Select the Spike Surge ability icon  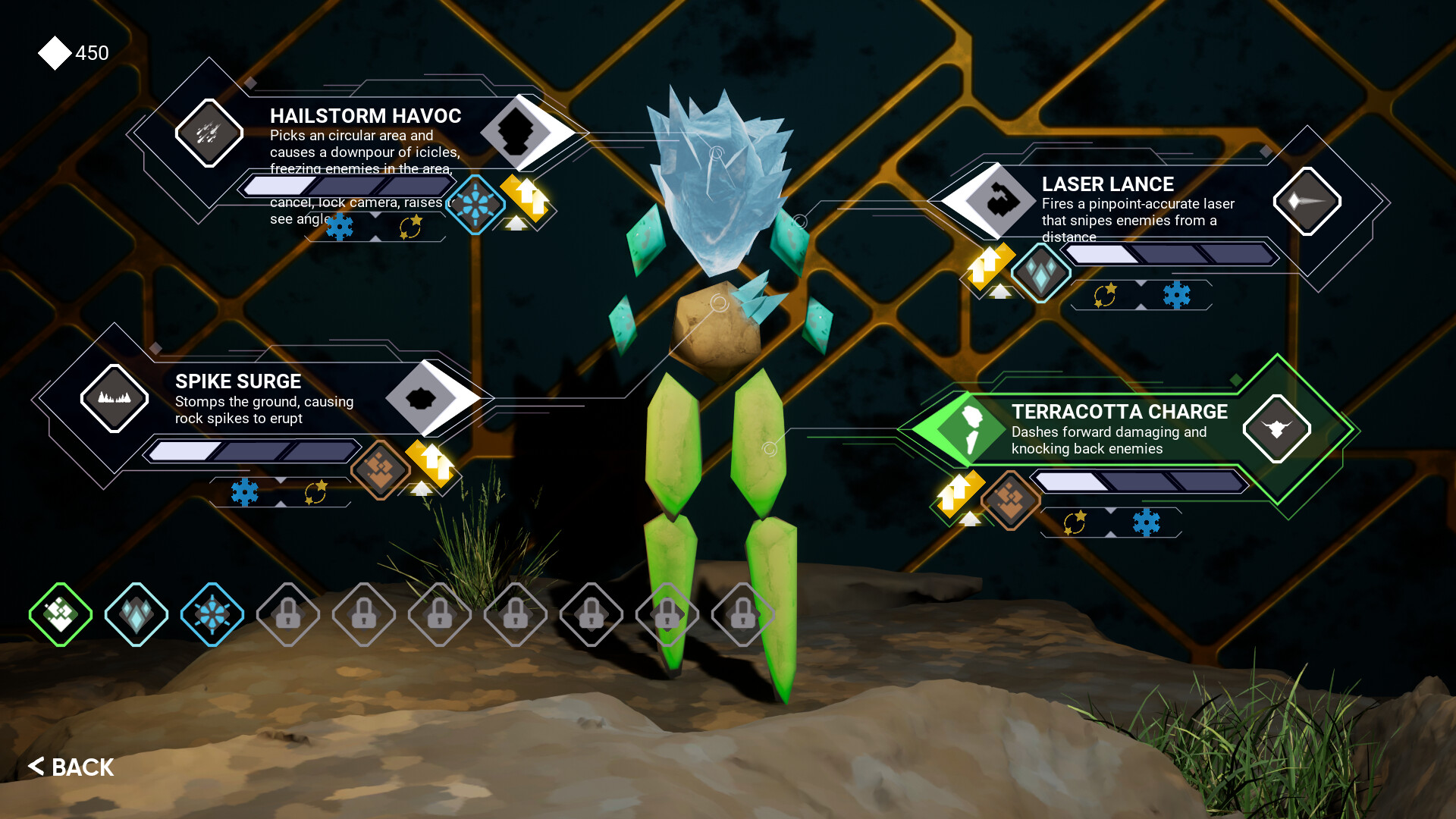pos(115,398)
